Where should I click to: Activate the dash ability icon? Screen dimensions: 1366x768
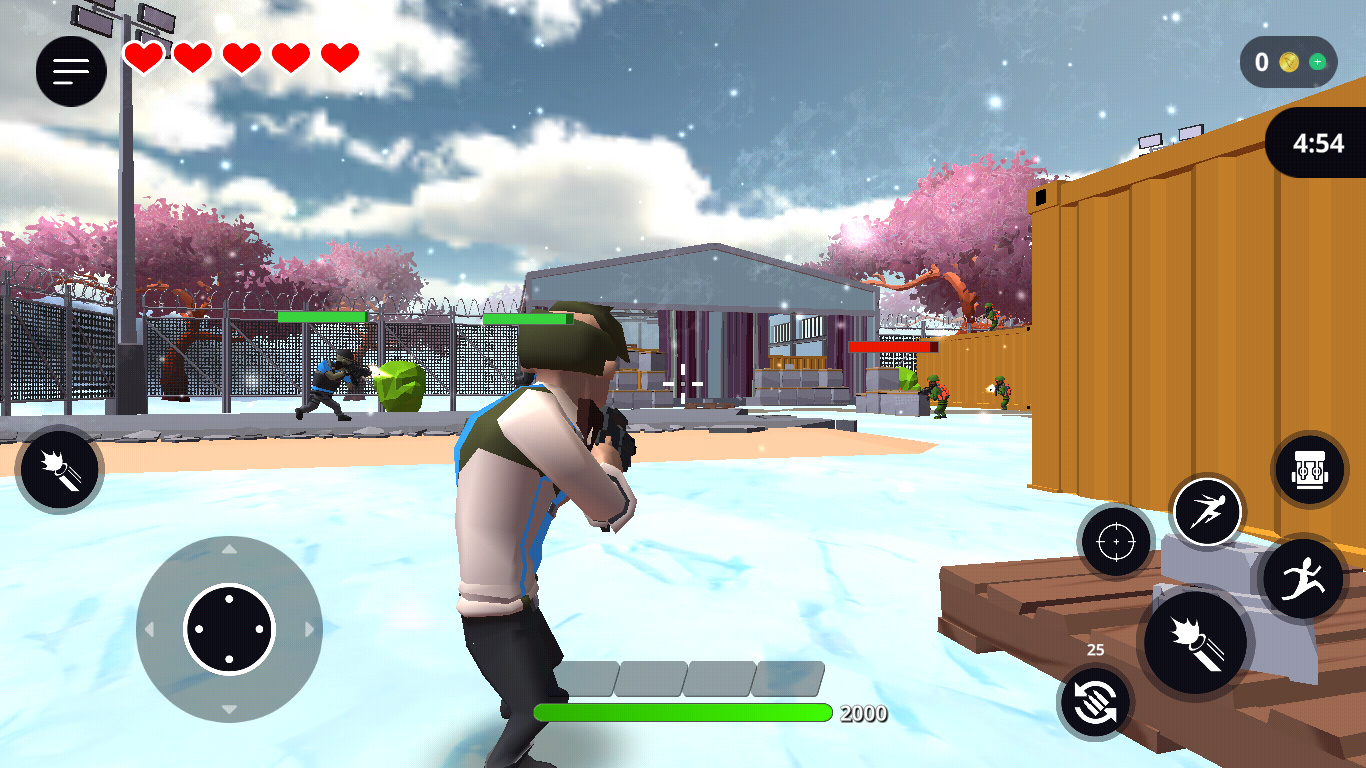[x=1207, y=512]
